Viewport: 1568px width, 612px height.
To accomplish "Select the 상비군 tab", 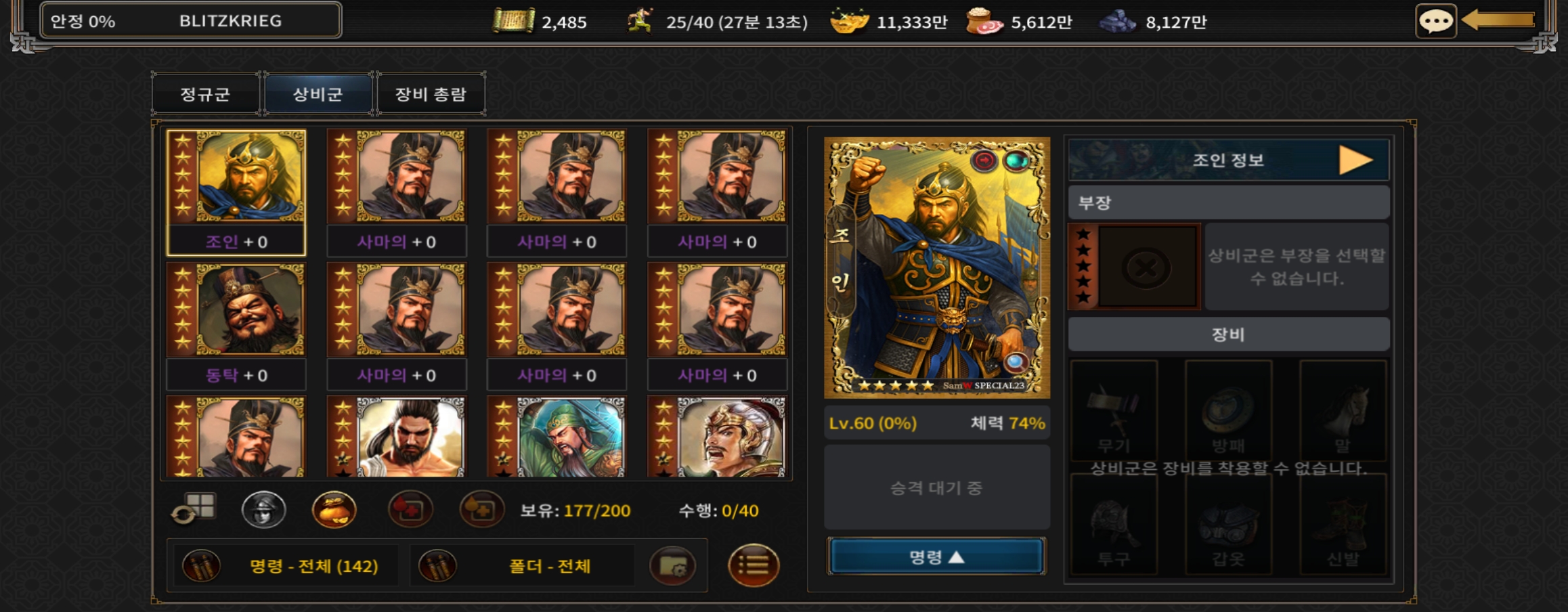I will tap(318, 94).
